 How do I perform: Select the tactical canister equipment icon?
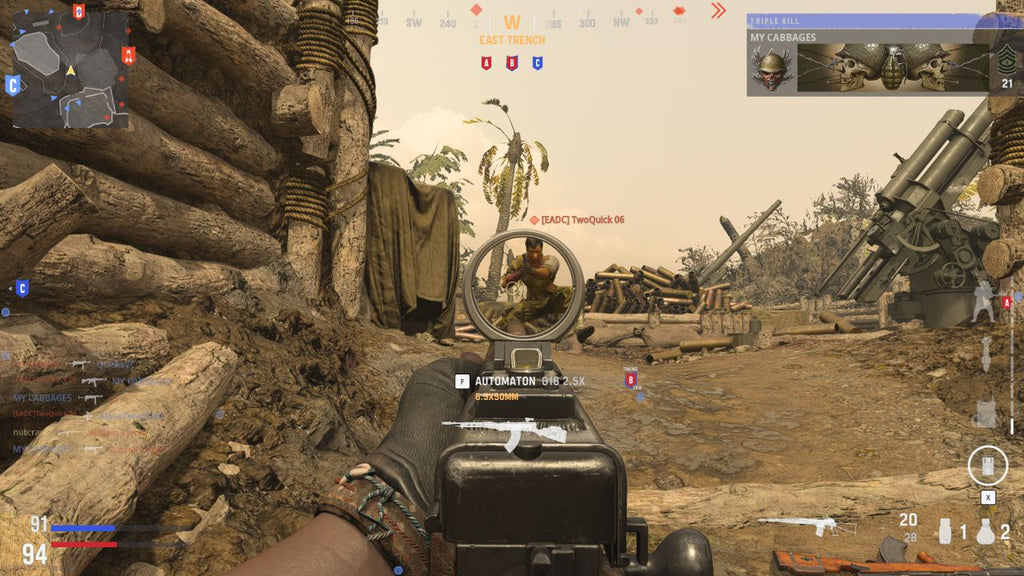(x=944, y=530)
